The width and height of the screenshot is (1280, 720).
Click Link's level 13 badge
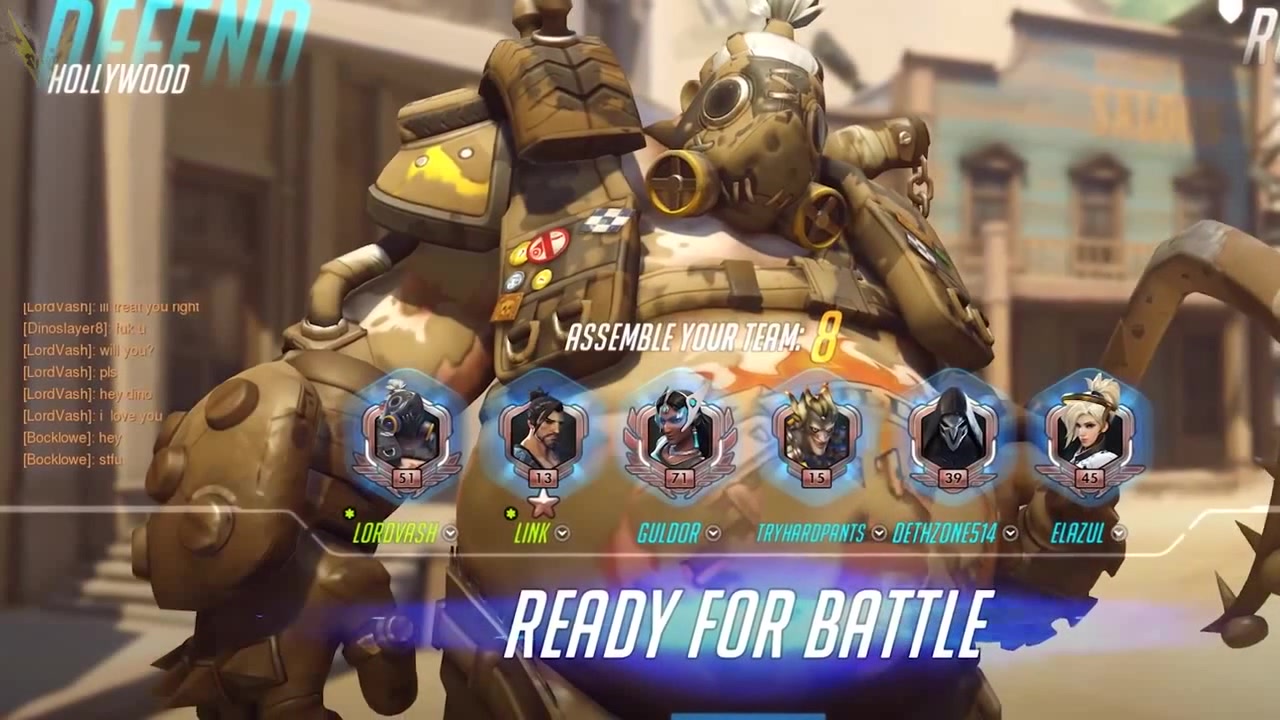[x=544, y=478]
